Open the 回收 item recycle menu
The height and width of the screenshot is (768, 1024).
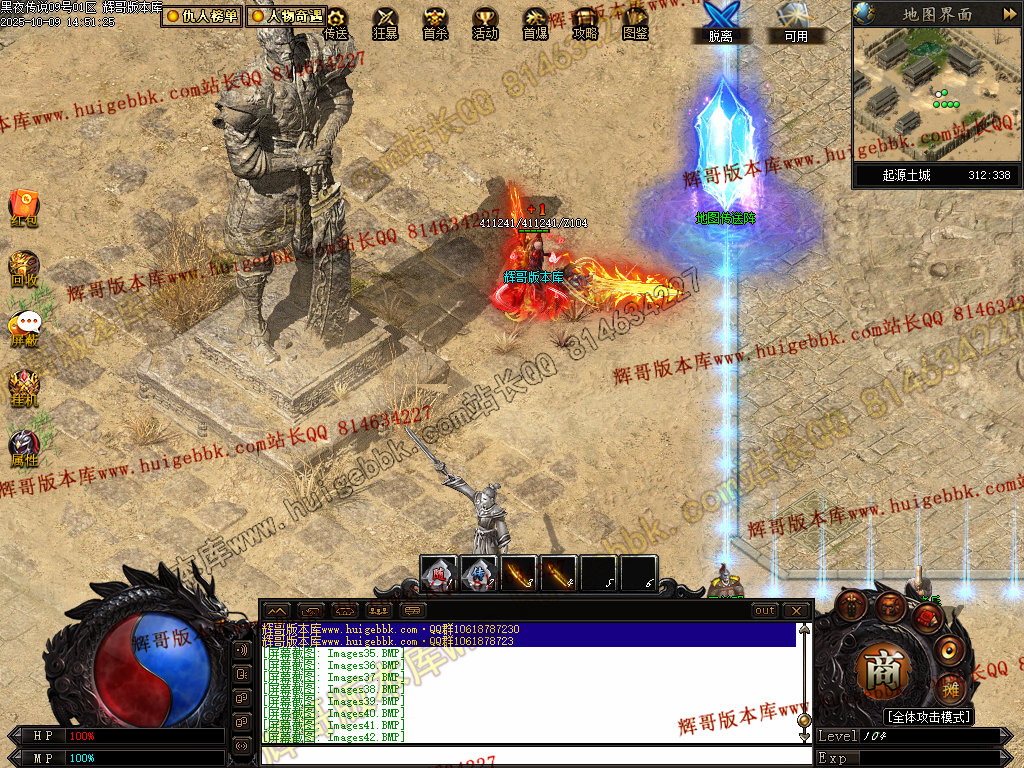click(x=24, y=268)
